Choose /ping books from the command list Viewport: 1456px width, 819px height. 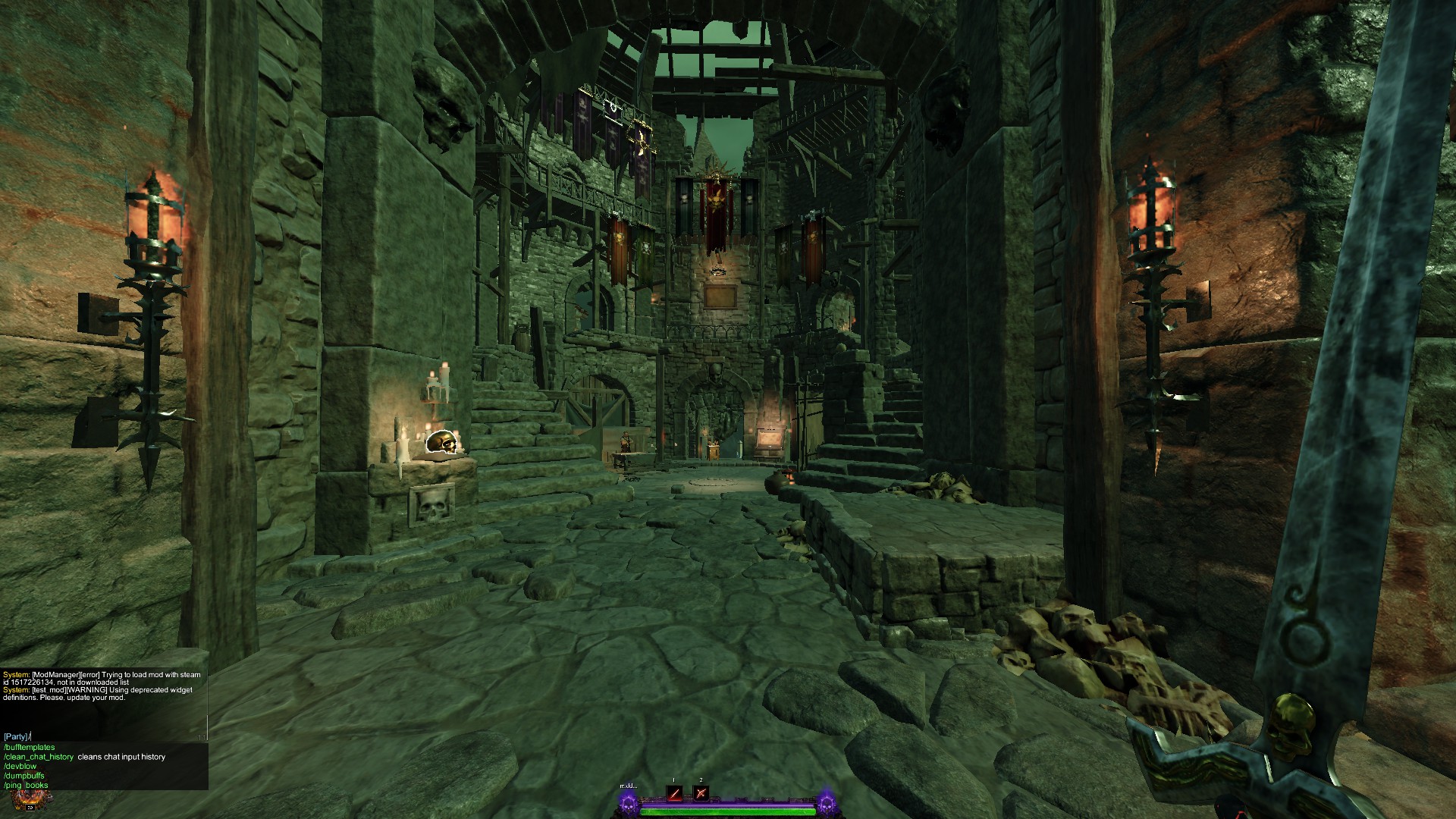point(25,785)
